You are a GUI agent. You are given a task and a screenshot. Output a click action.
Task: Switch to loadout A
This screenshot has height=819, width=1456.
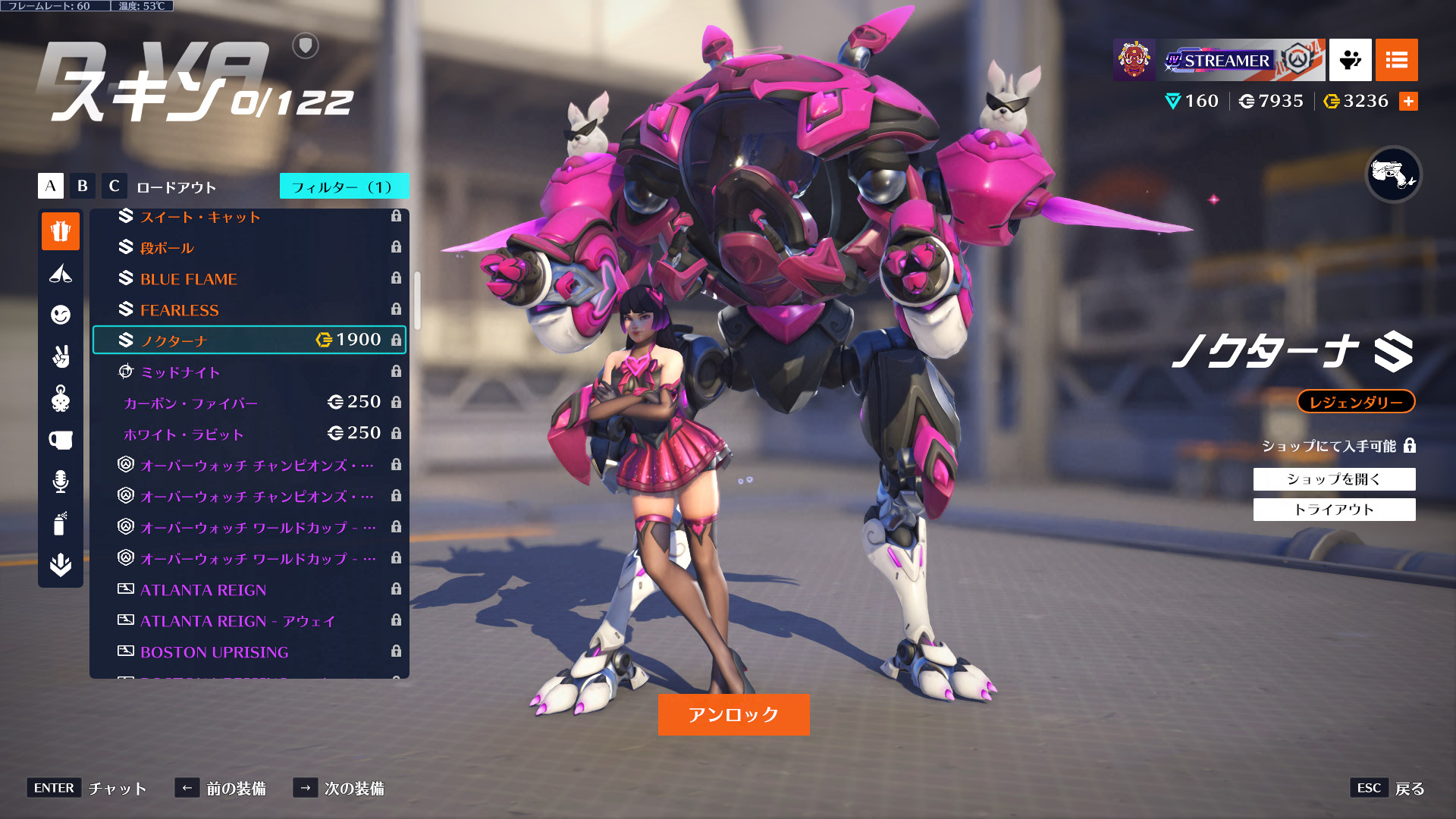(x=51, y=186)
